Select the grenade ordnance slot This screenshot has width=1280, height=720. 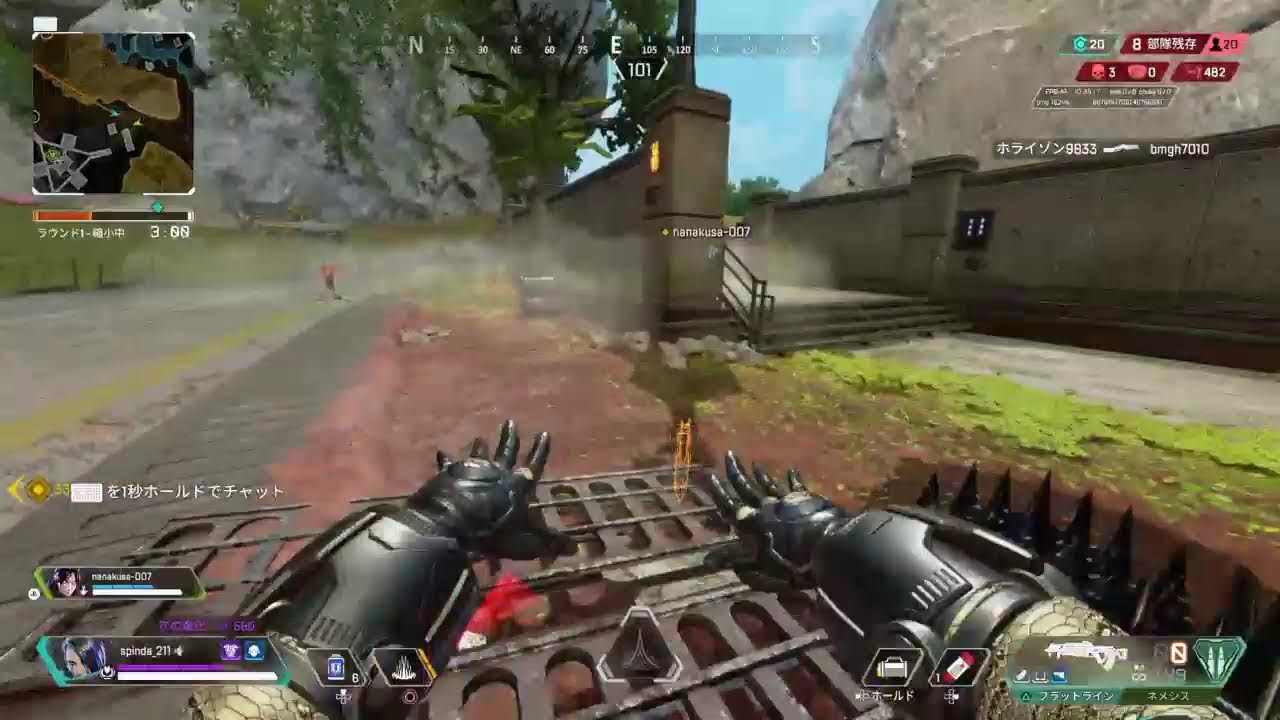click(960, 667)
